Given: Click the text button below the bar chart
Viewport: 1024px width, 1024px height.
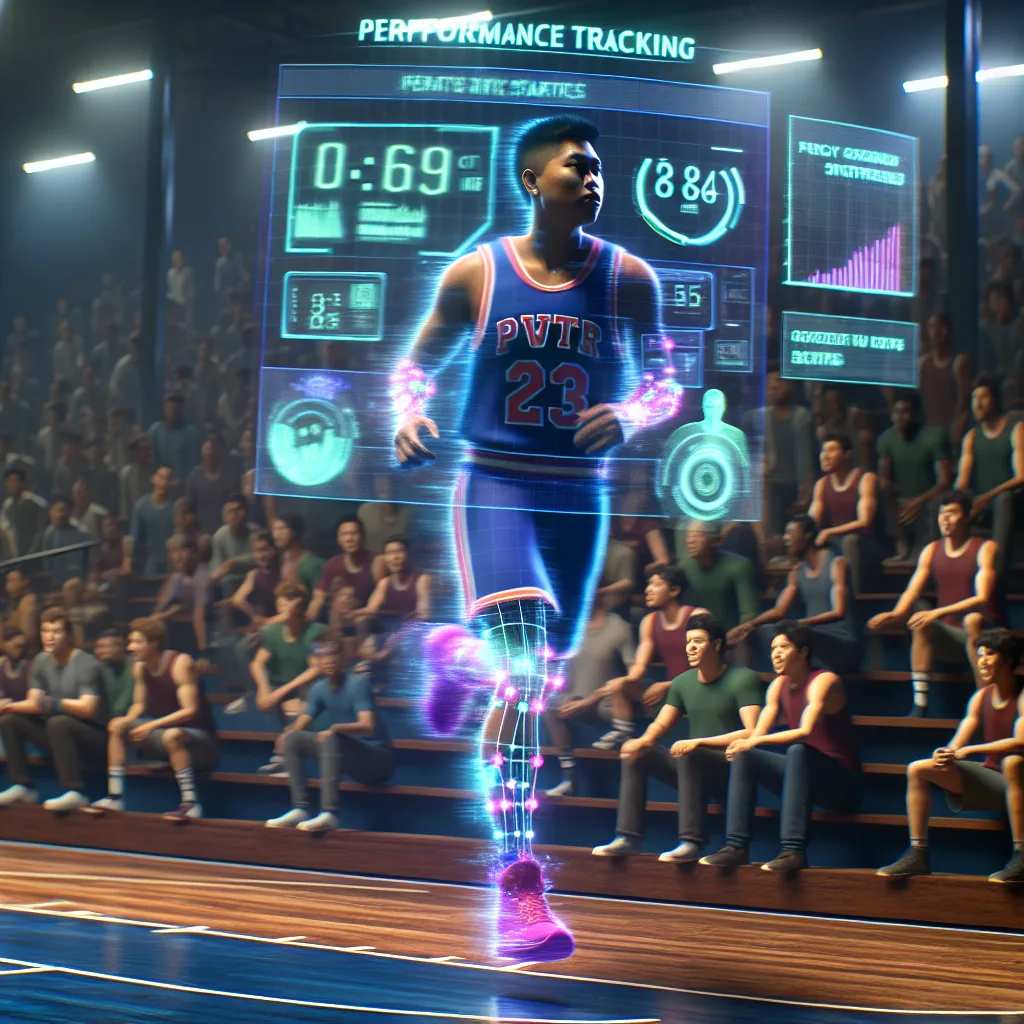Looking at the screenshot, I should coord(849,349).
